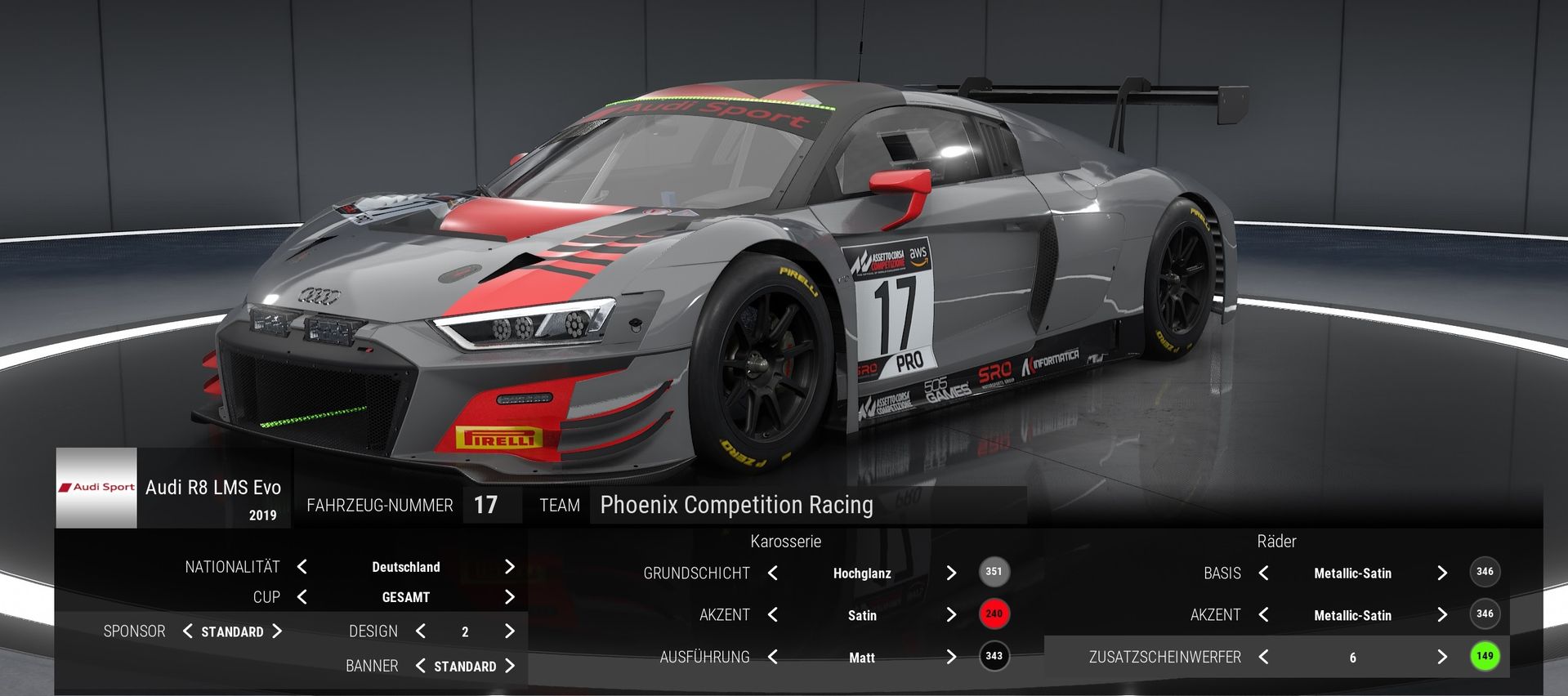1568x696 pixels.
Task: Open the wheel Basis color swatch
Action: 1485,572
